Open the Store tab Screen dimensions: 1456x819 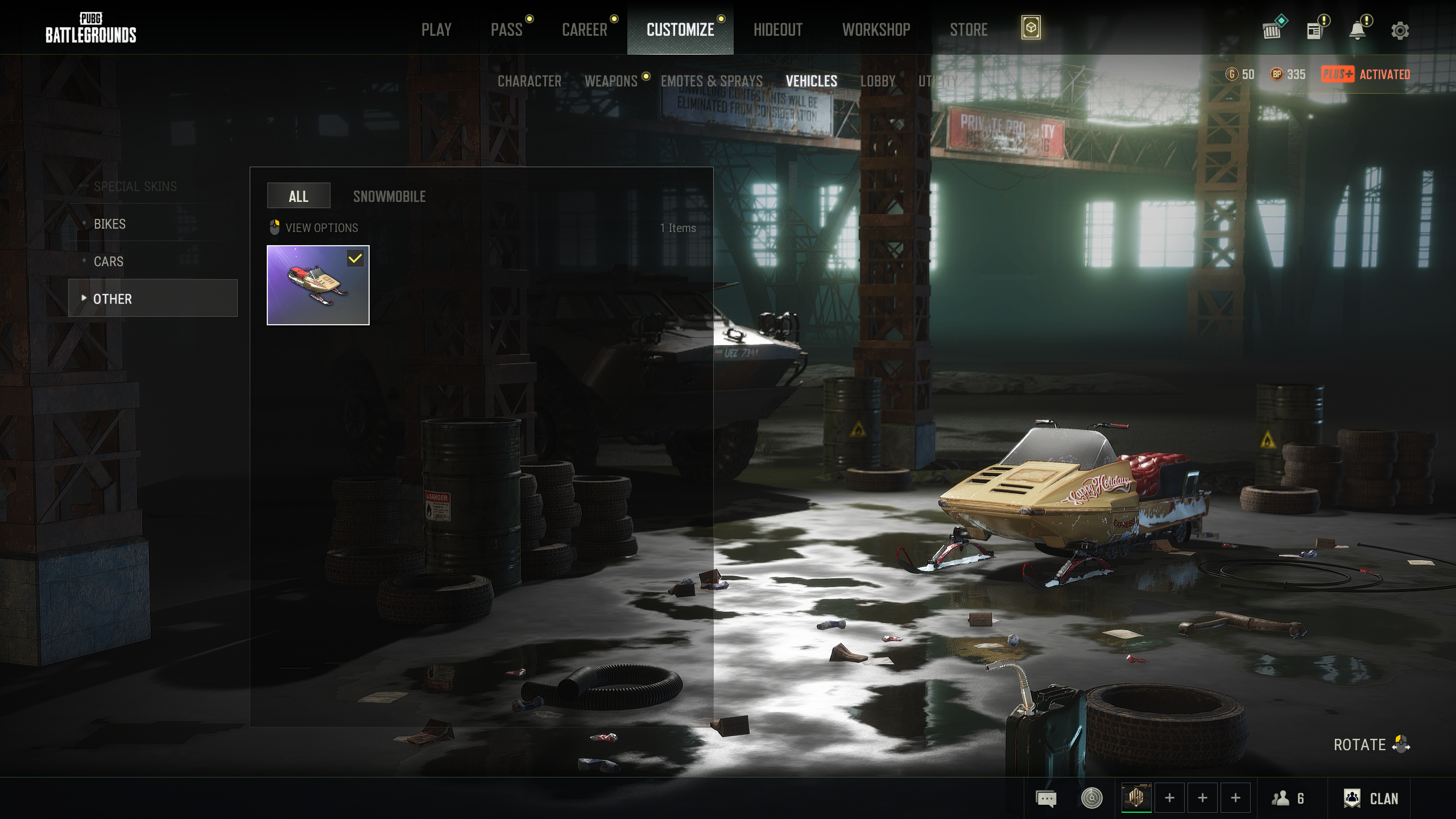969,30
